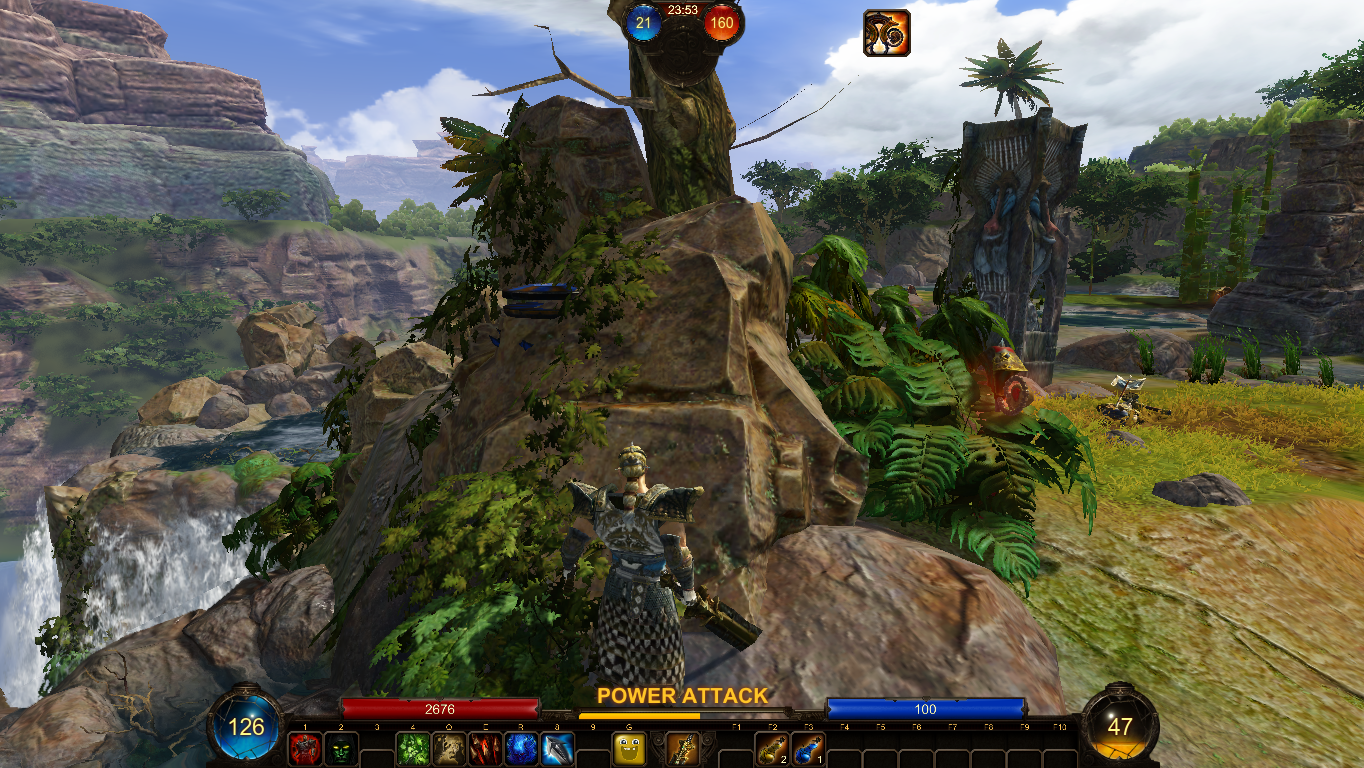Use the blue mana potion
The image size is (1364, 768).
tap(807, 749)
